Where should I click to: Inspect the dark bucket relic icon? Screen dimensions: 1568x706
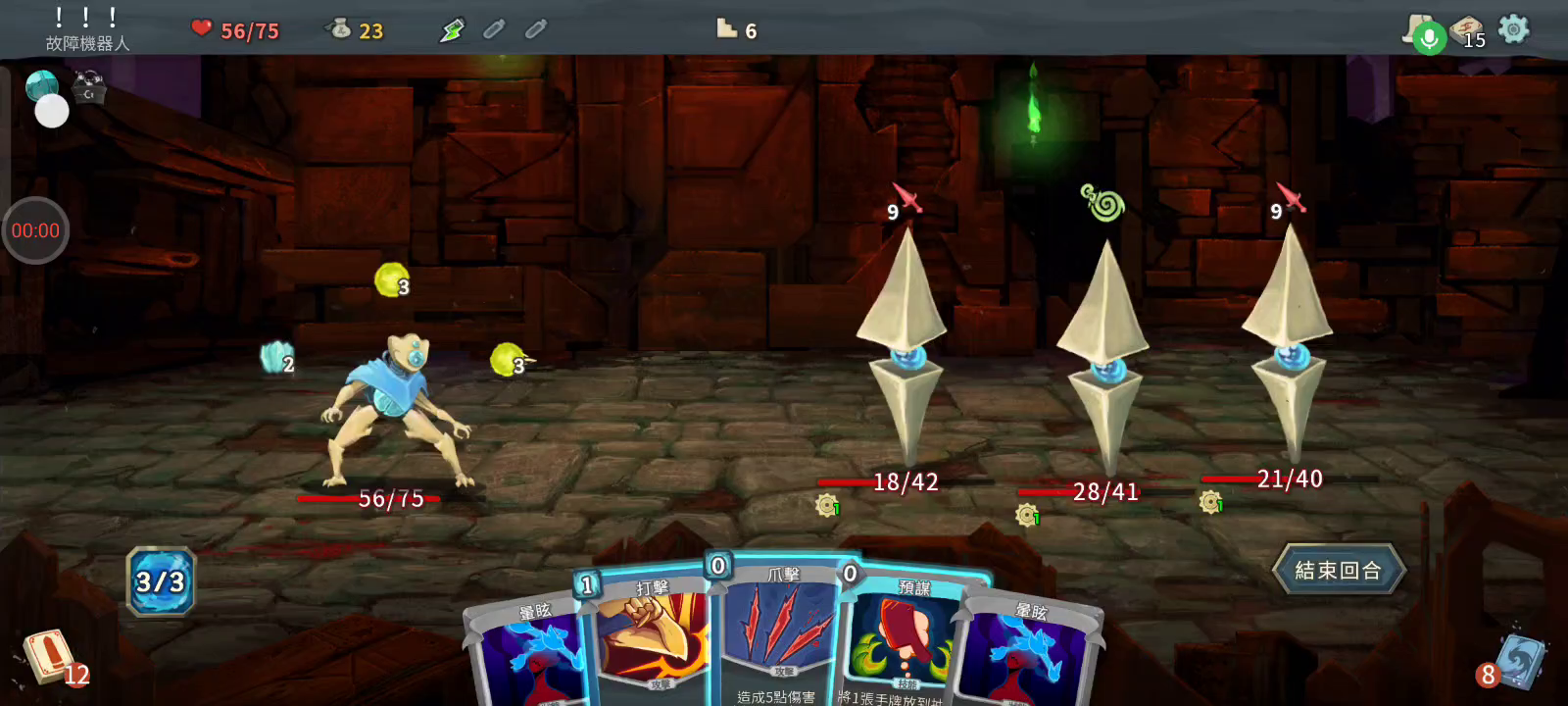tap(88, 88)
